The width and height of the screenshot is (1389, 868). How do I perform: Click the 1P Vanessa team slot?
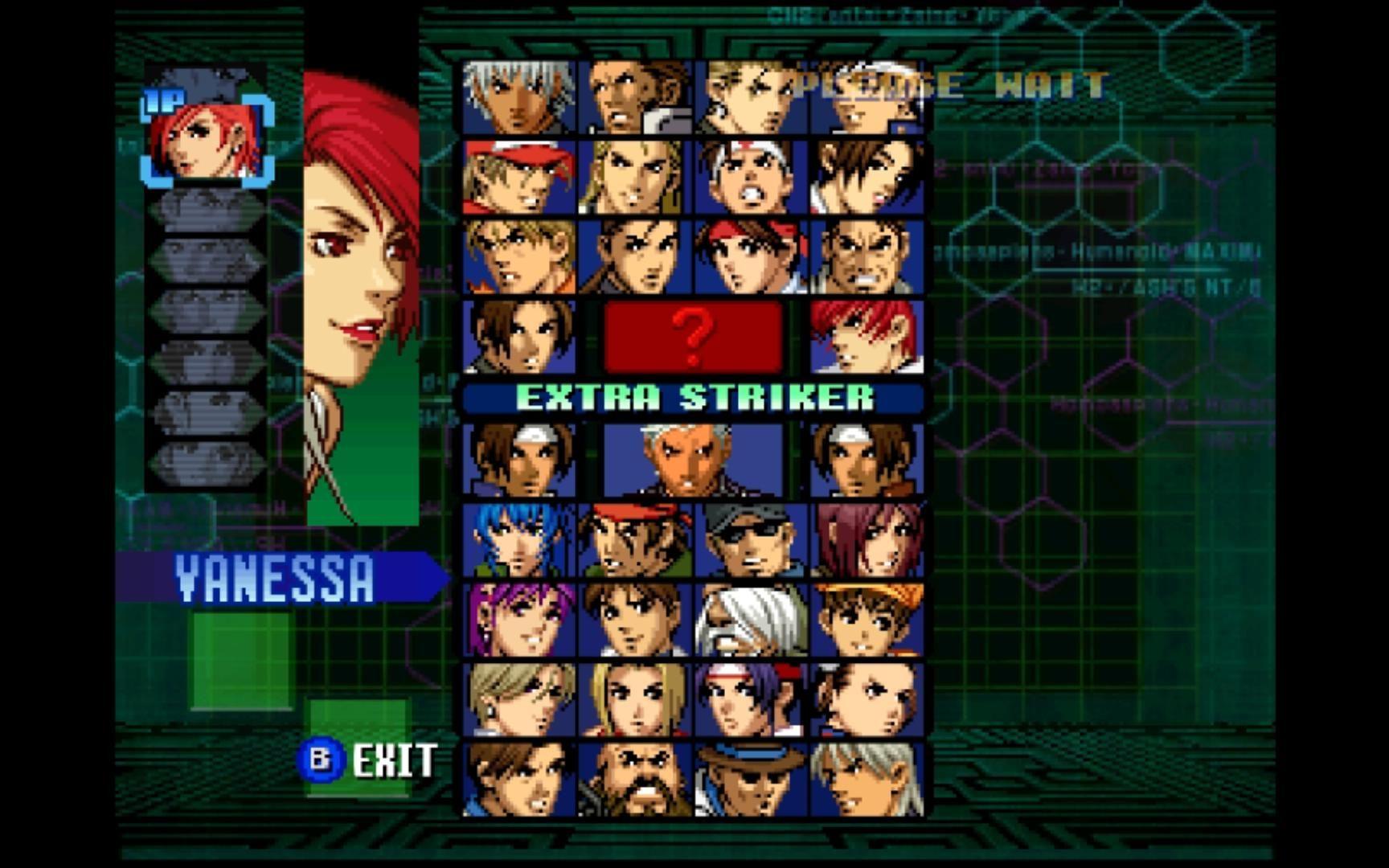click(207, 137)
